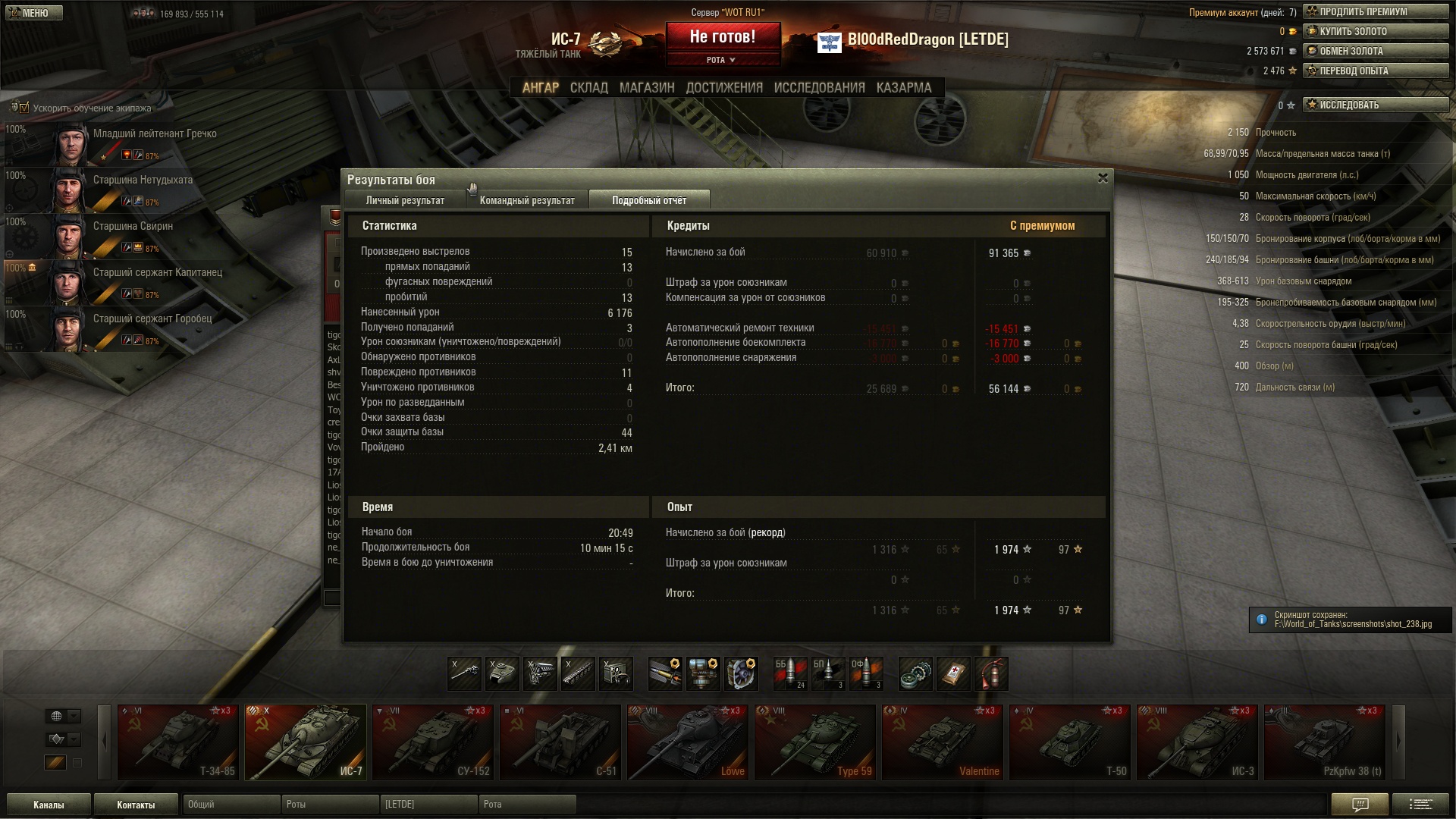Screen dimensions: 1456x819
Task: Select the Type 59 tank
Action: tap(814, 742)
